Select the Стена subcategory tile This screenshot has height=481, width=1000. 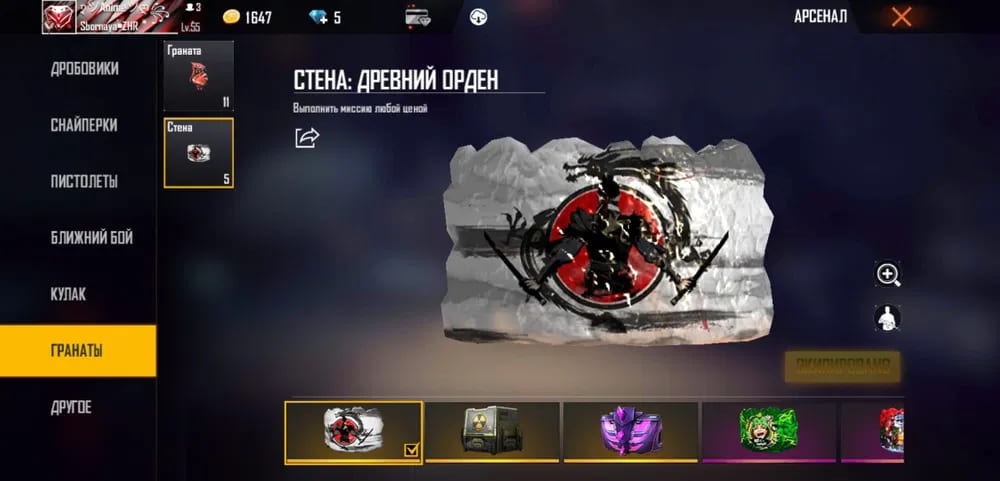tap(198, 153)
